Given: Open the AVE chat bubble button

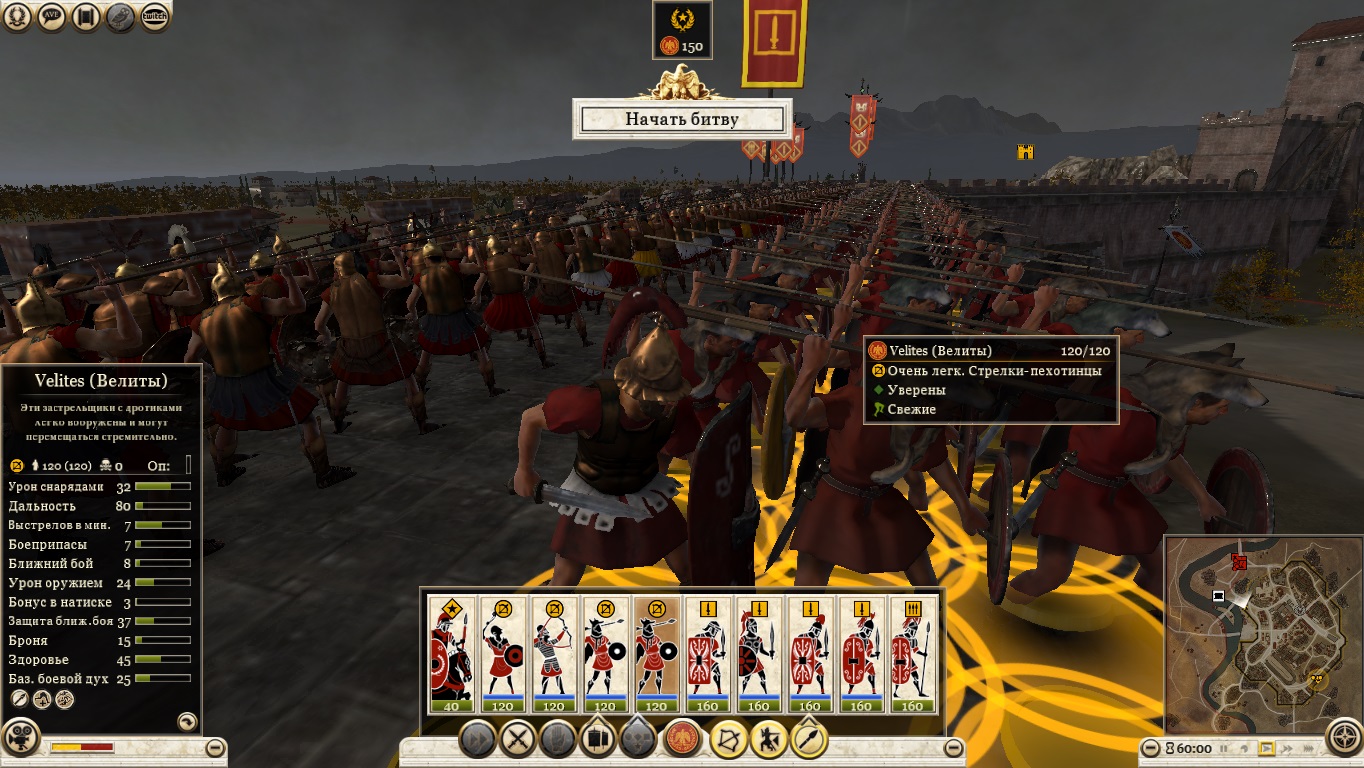Looking at the screenshot, I should point(52,17).
